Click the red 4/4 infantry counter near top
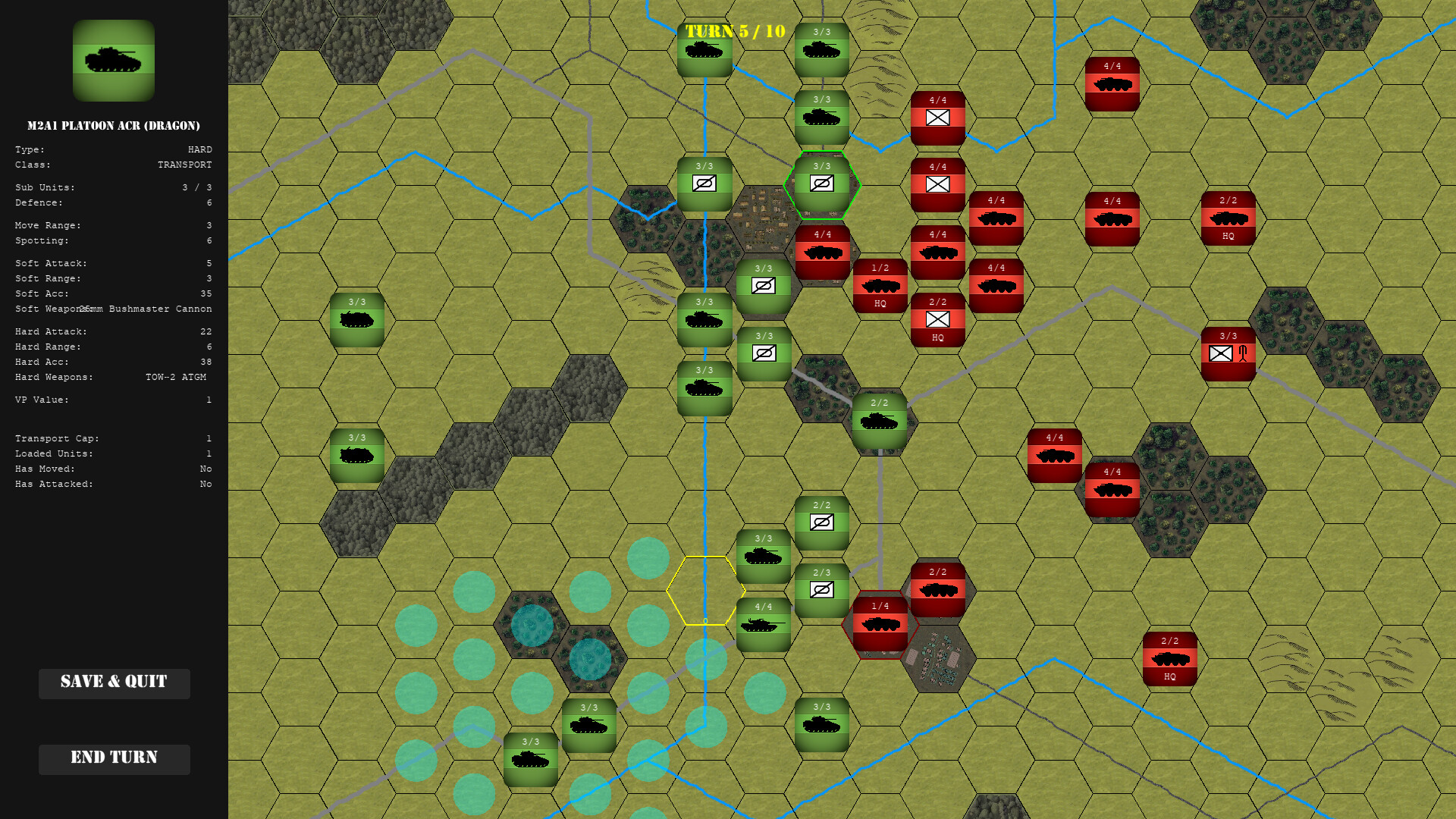Image resolution: width=1456 pixels, height=819 pixels. [x=938, y=118]
